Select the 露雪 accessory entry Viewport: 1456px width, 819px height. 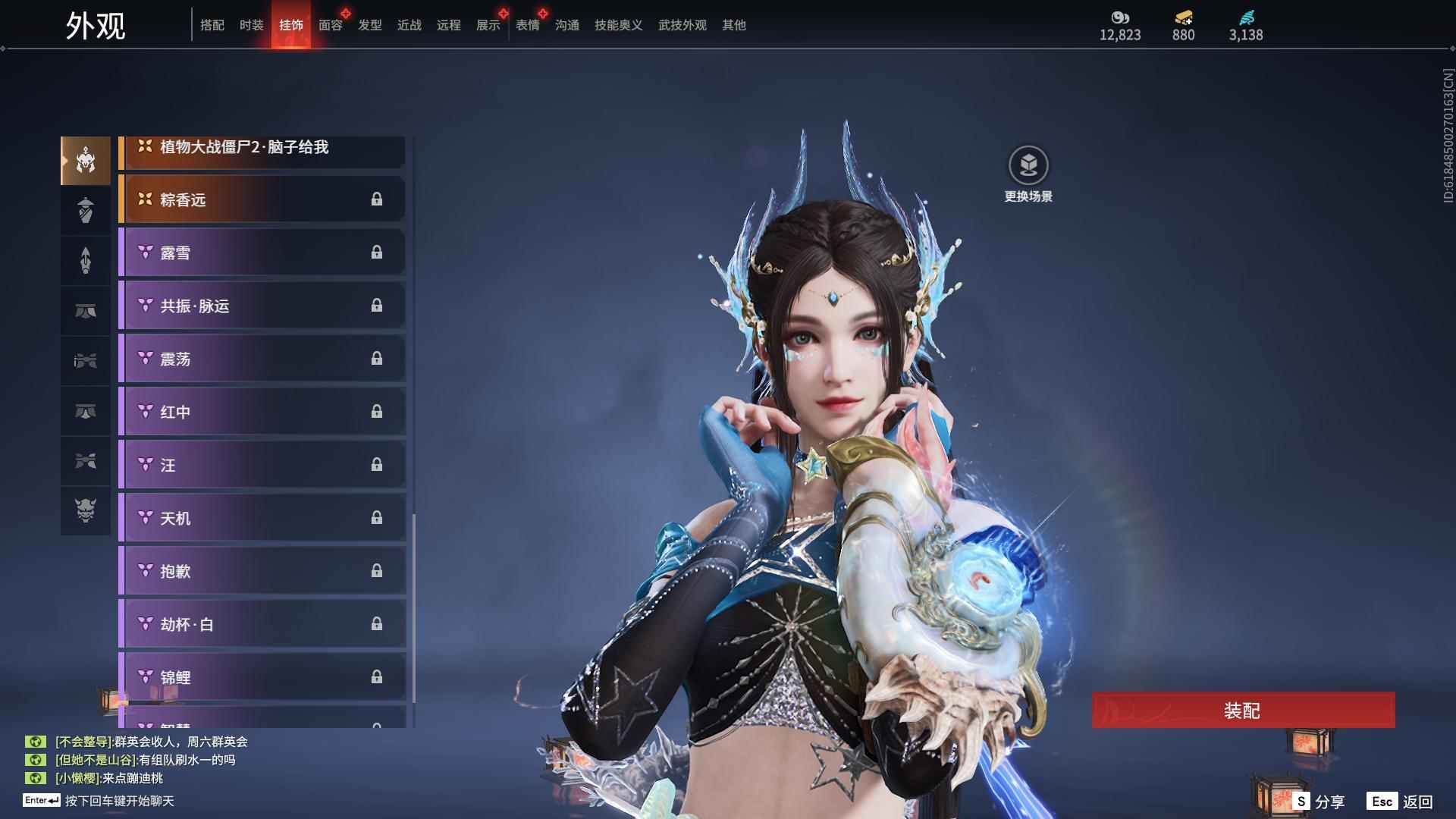(x=262, y=253)
